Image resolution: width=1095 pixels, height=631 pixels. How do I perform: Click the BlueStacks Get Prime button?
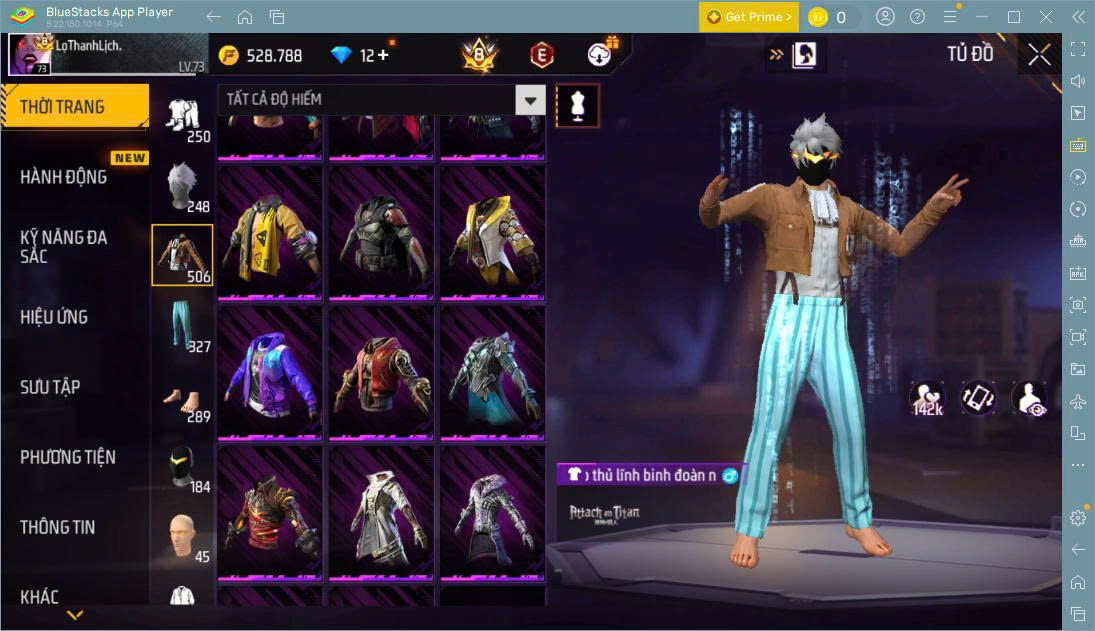[x=749, y=17]
